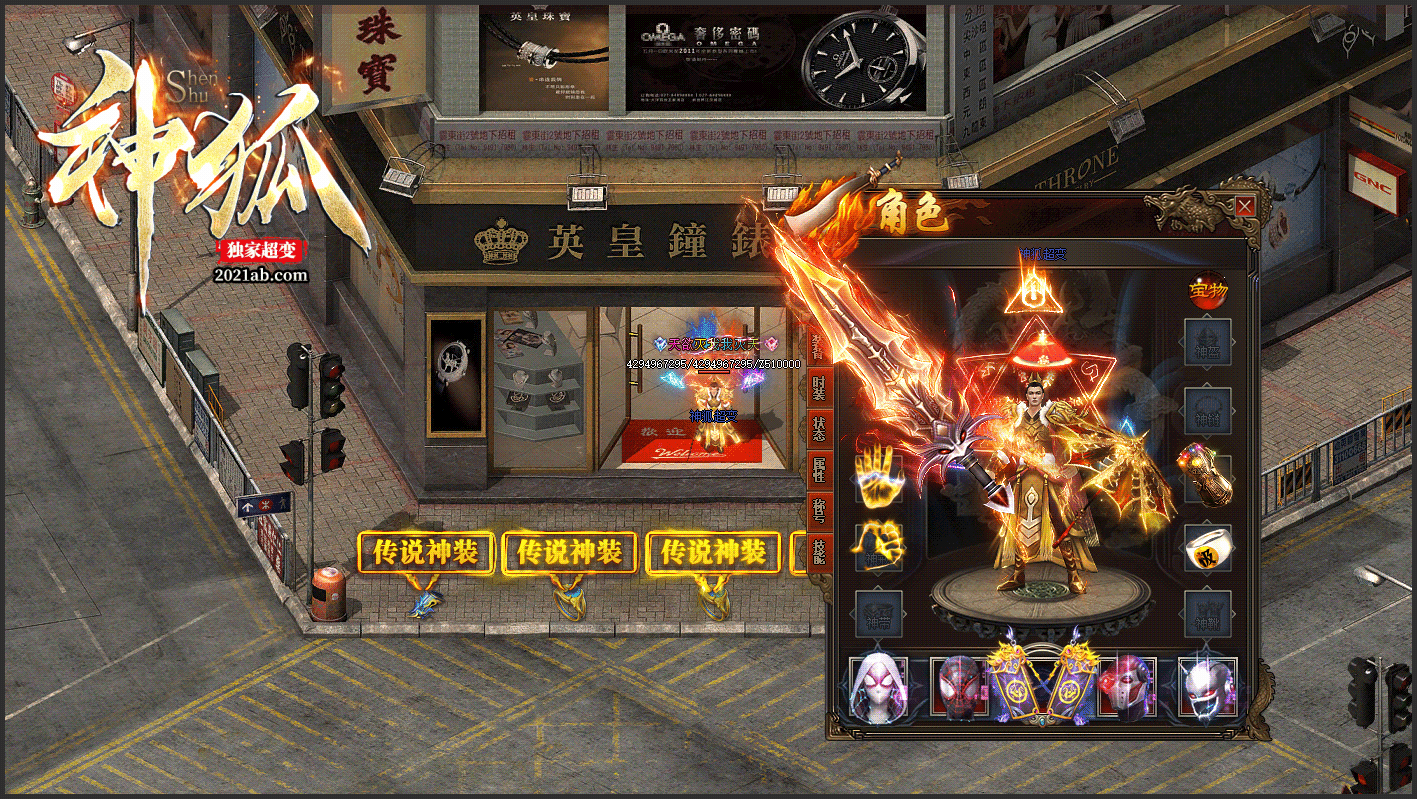This screenshot has width=1417, height=799.
Task: Select the 技能 skills tab
Action: click(819, 551)
